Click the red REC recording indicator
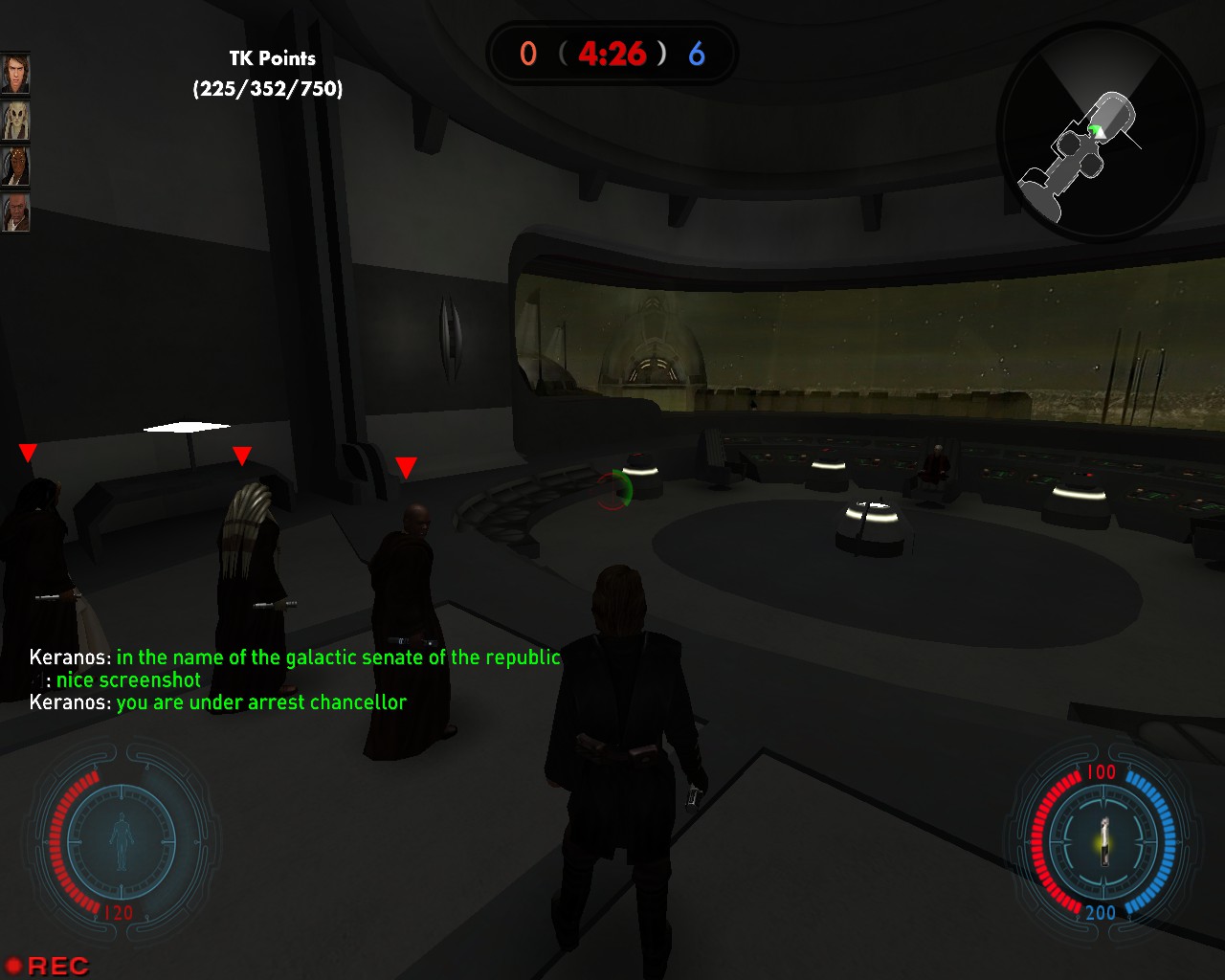 tap(48, 966)
